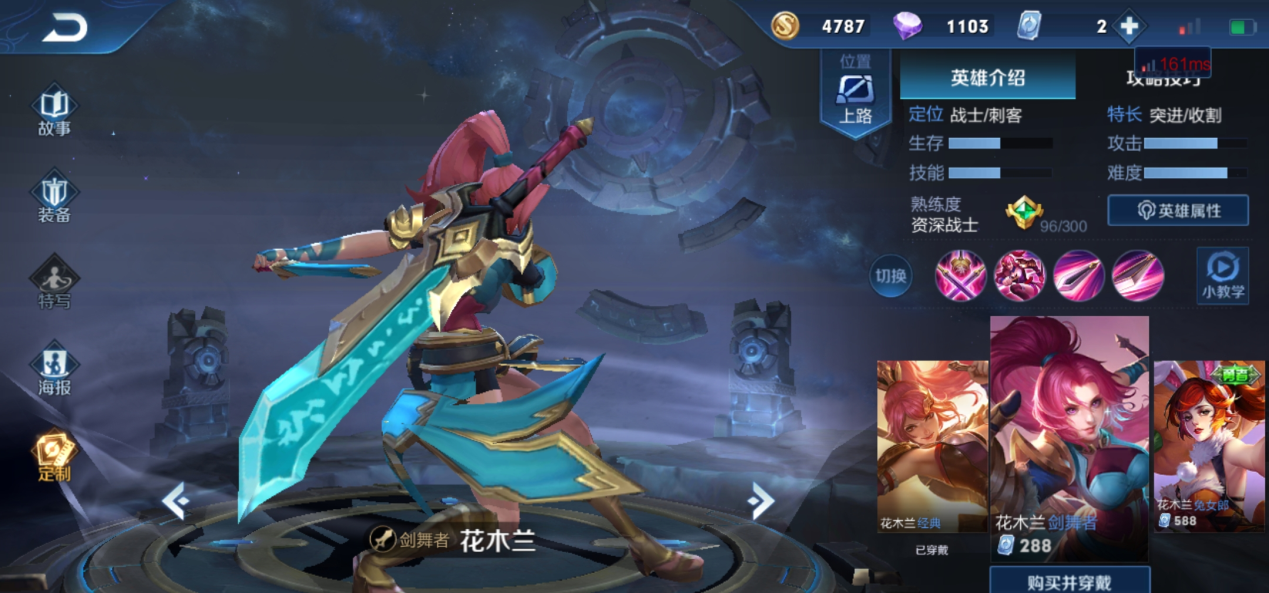
Task: Select the 花木兰 经典 skin thumbnail
Action: click(931, 446)
